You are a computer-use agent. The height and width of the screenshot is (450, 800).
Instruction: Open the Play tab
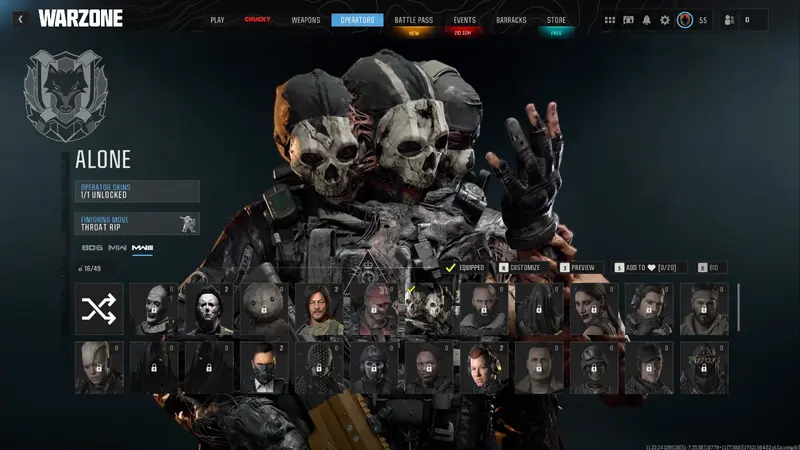218,20
